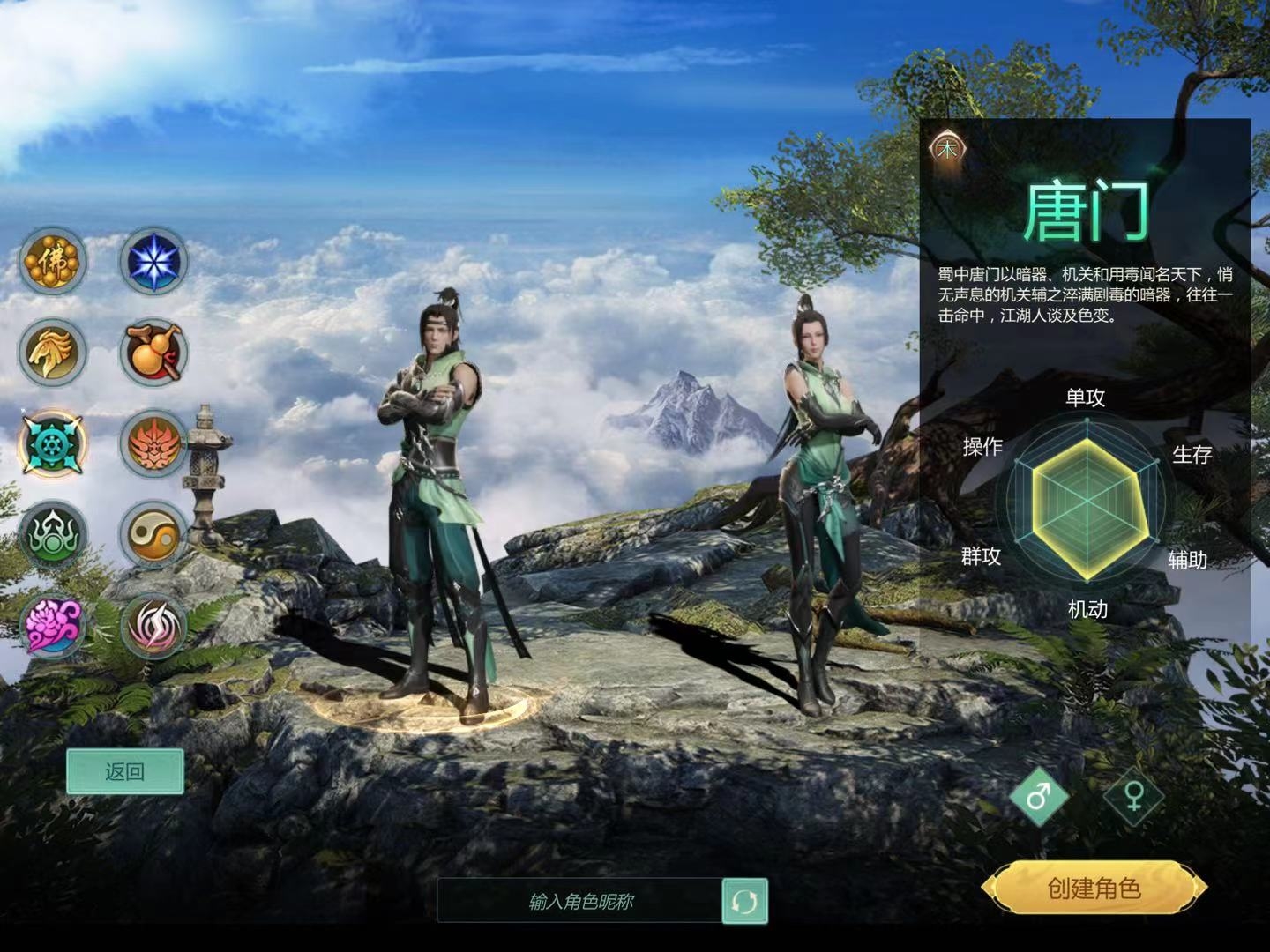
Task: Choose the orange demon mask sect
Action: [154, 443]
